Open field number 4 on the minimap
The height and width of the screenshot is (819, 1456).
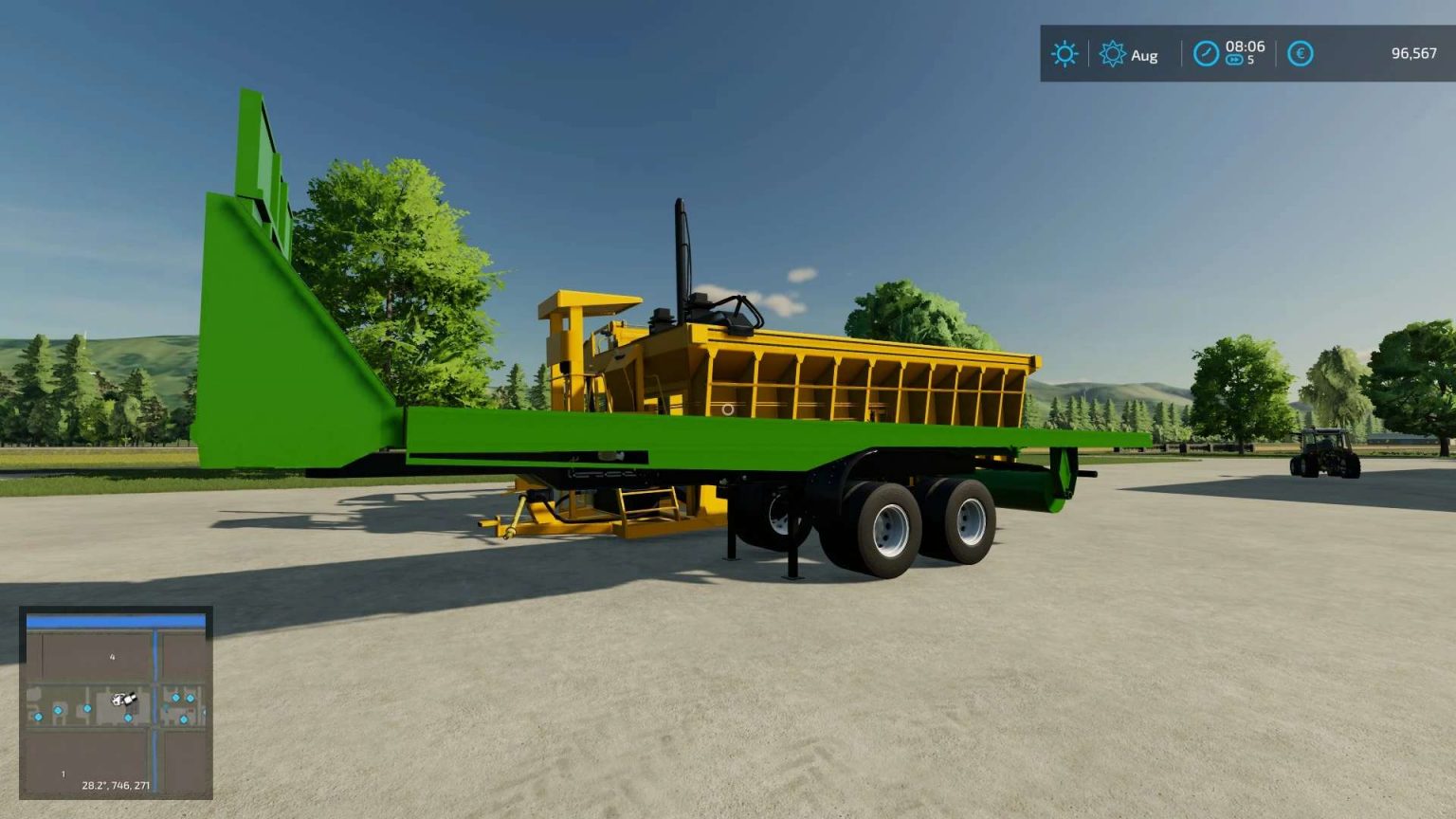pyautogui.click(x=112, y=657)
